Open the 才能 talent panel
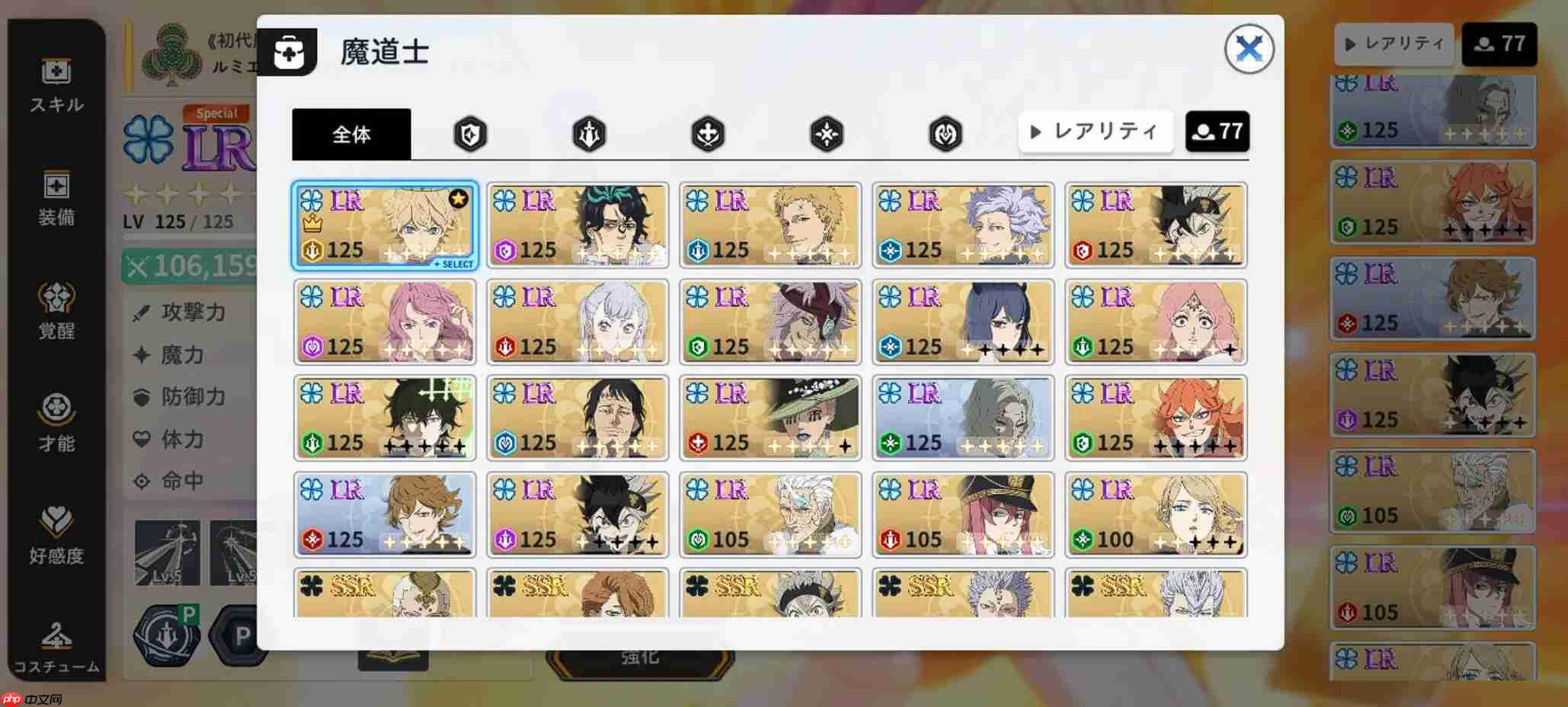The image size is (1568, 707). coord(56,424)
